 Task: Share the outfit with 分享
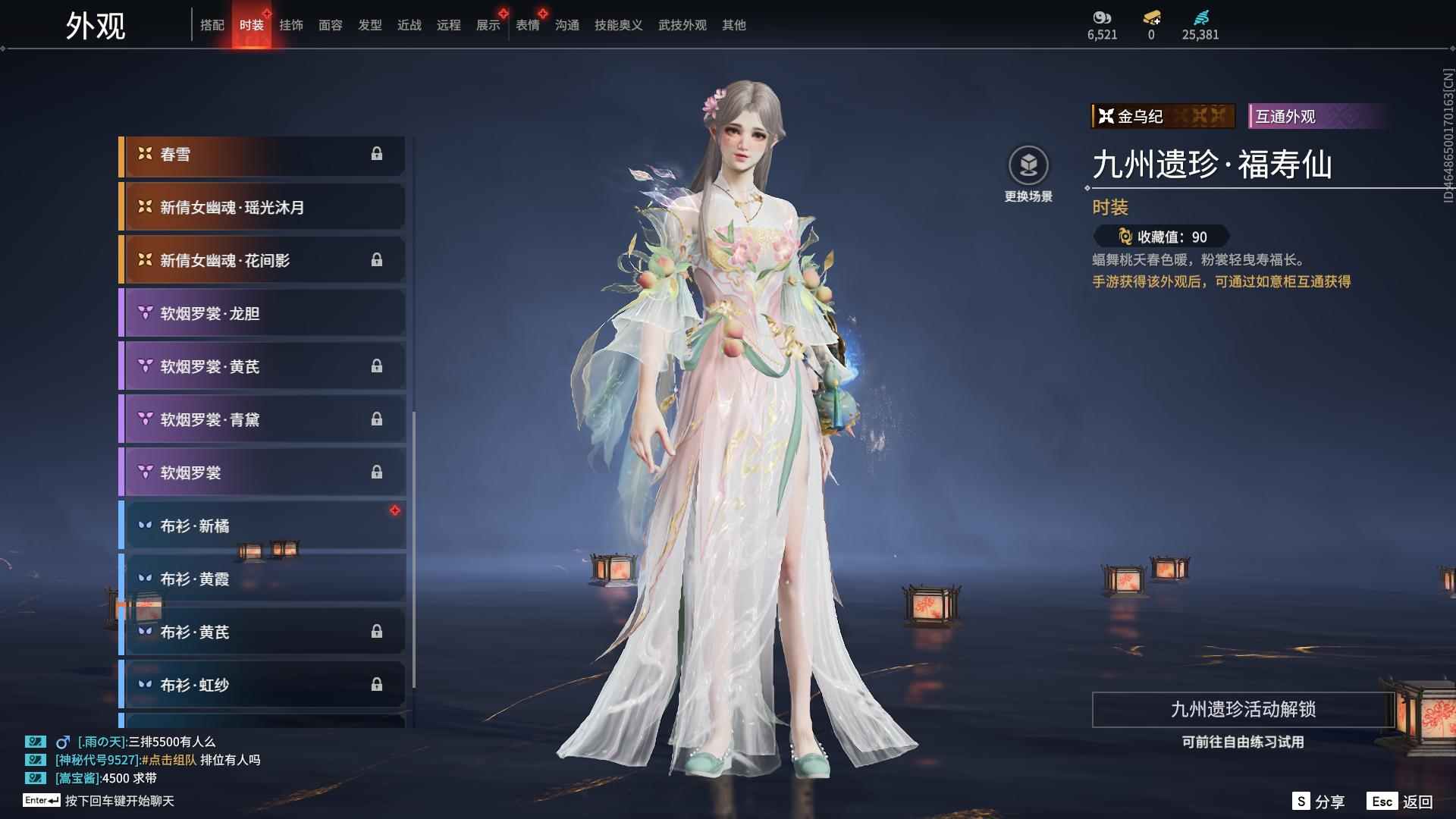(1319, 802)
